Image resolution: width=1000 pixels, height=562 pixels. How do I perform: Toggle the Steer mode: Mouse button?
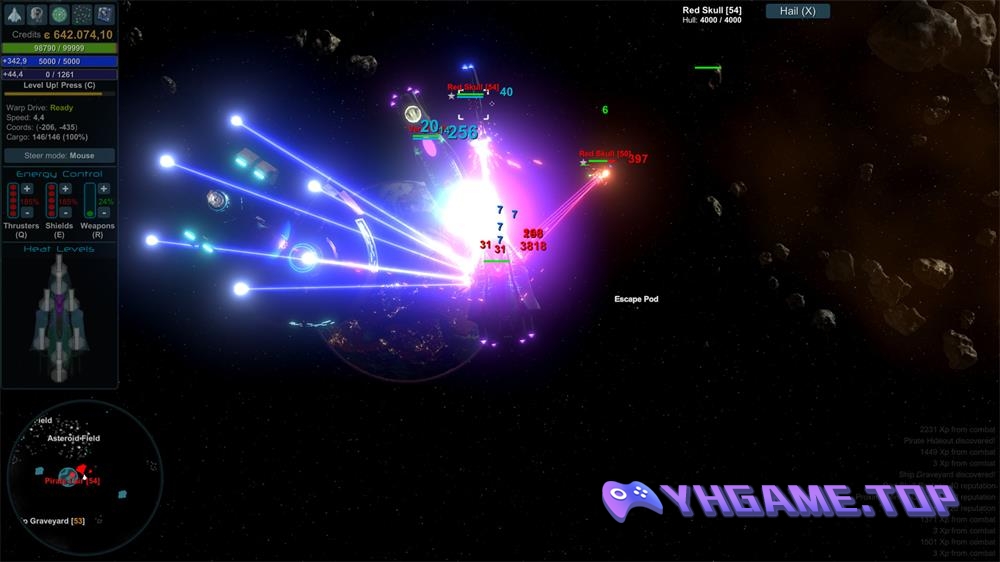point(59,156)
